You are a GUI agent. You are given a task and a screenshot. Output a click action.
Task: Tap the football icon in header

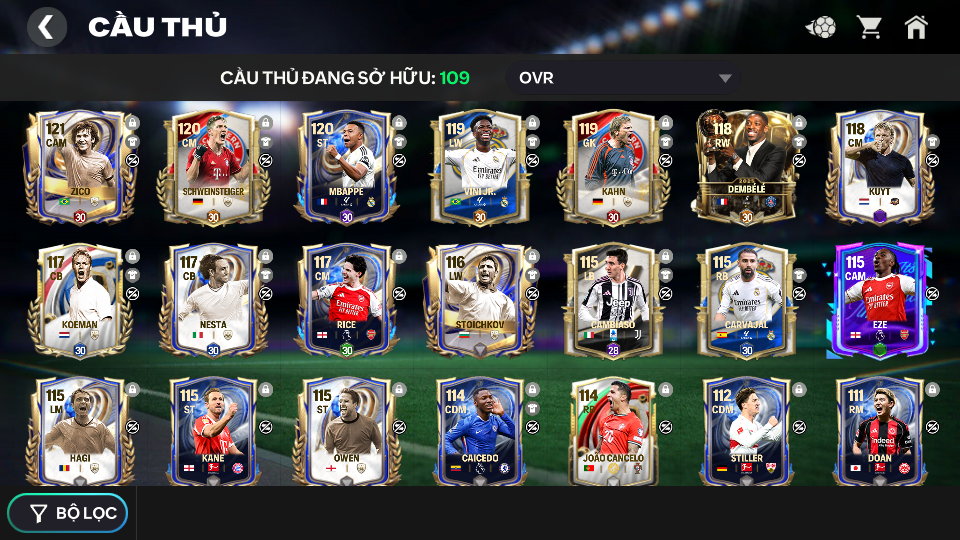click(821, 27)
